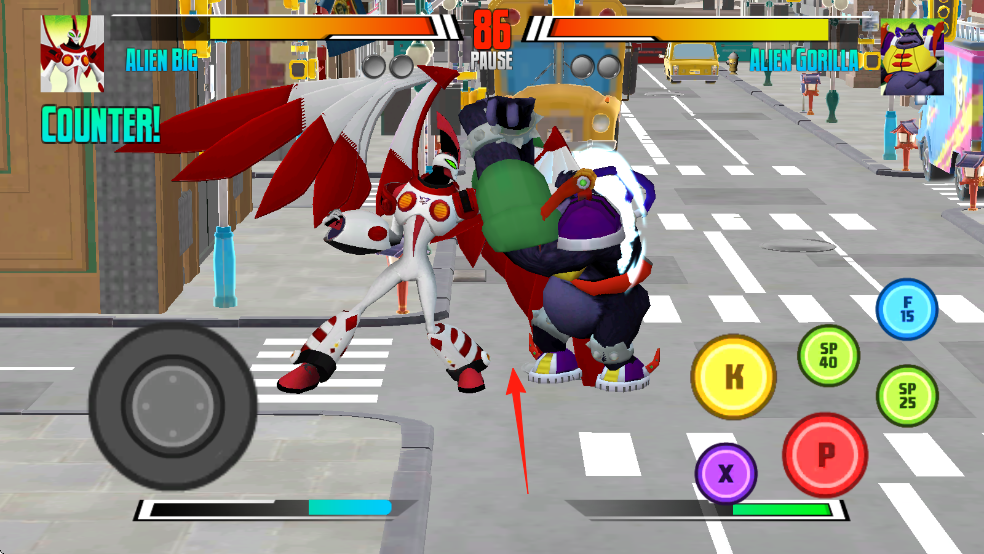The image size is (984, 554).
Task: Trigger the green SP 25 special
Action: (907, 396)
